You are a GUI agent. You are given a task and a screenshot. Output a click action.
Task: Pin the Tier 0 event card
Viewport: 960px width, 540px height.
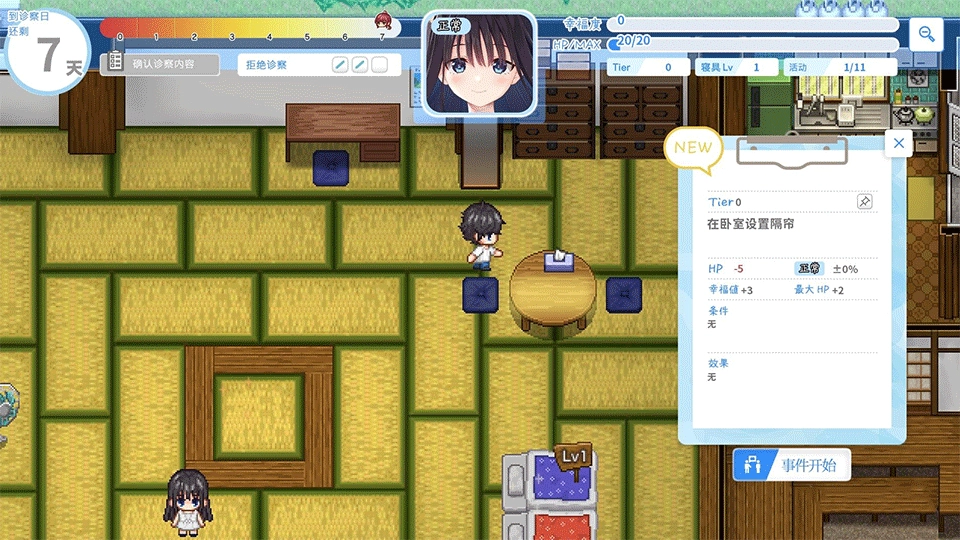pyautogui.click(x=864, y=202)
